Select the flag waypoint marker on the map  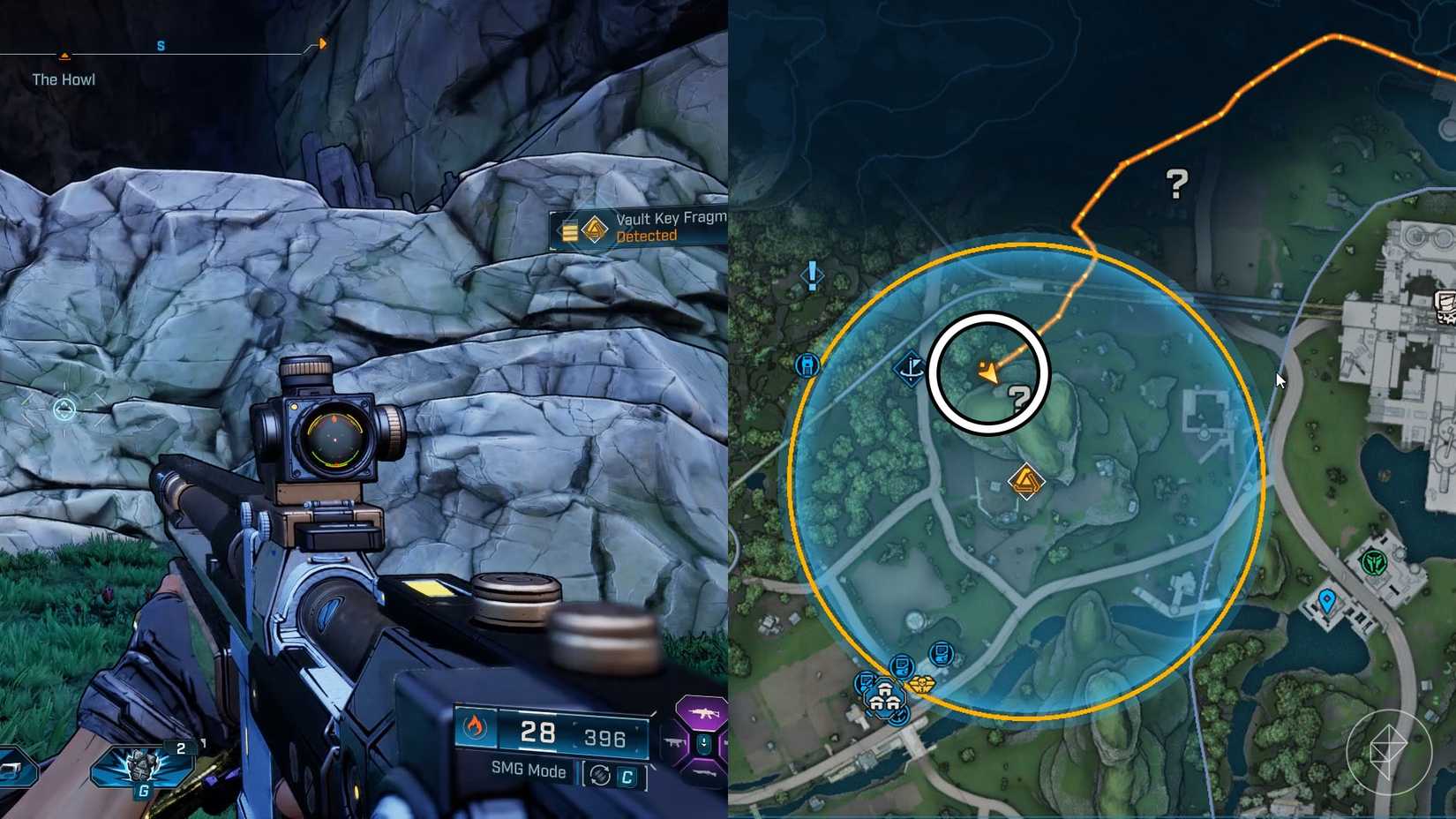point(909,368)
